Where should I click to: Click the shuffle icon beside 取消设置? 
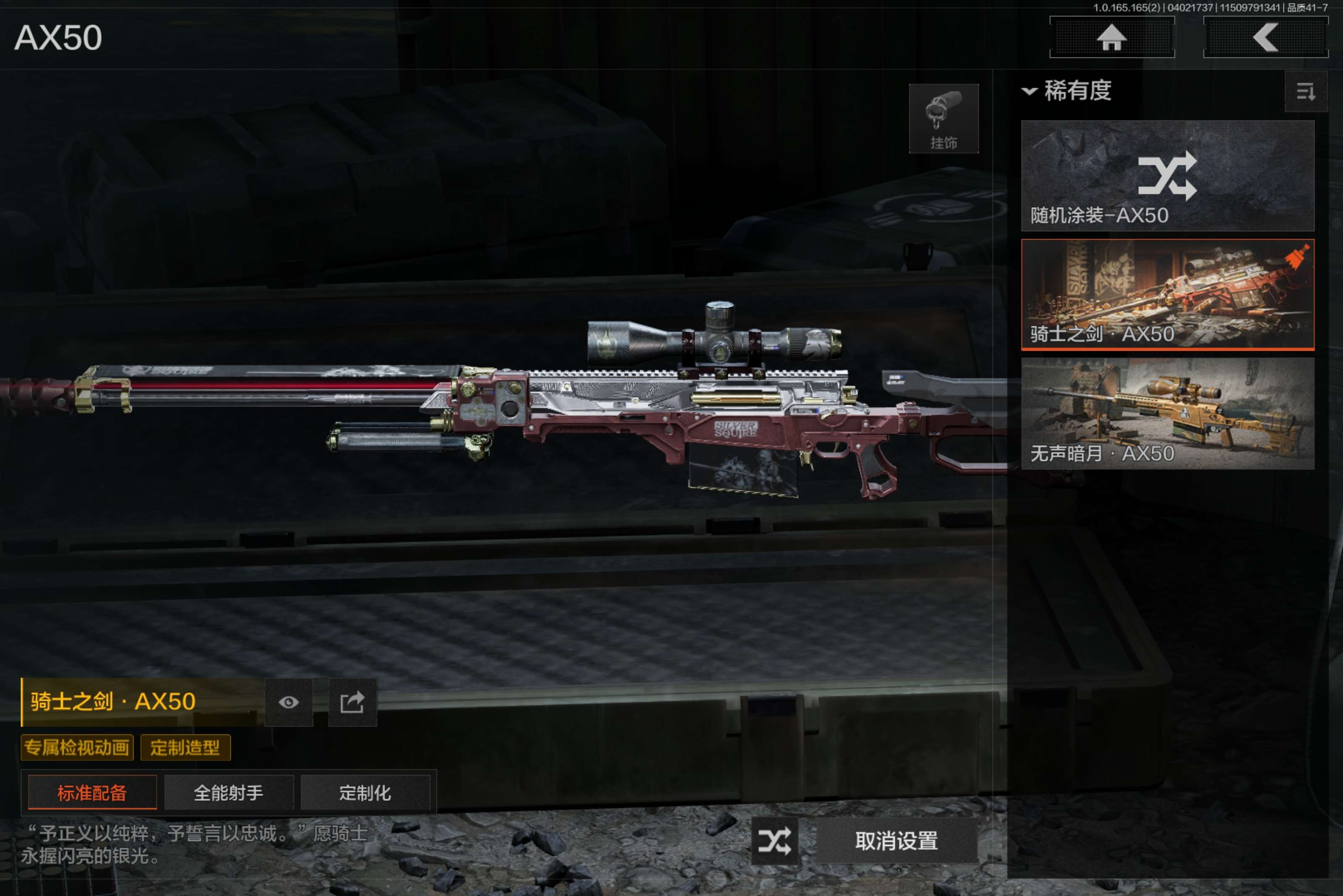click(775, 841)
